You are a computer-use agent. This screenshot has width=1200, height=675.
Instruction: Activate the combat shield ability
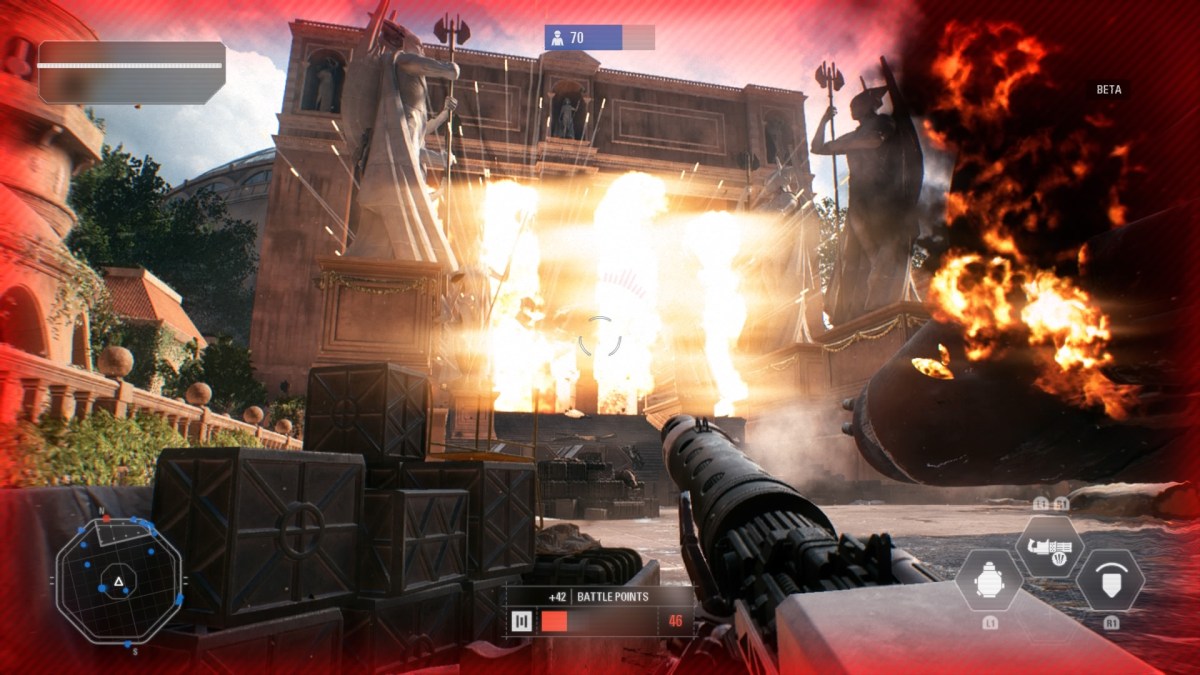pyautogui.click(x=1110, y=581)
